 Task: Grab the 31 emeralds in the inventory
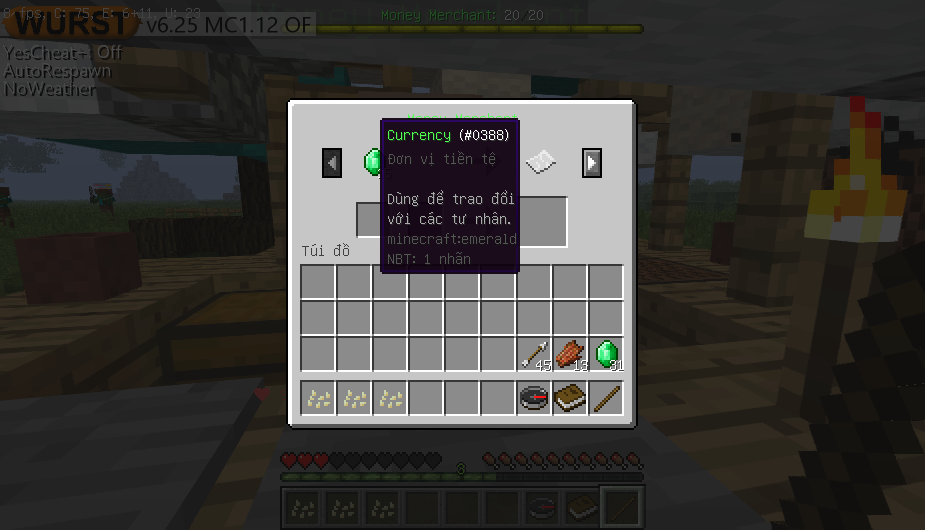pyautogui.click(x=606, y=354)
